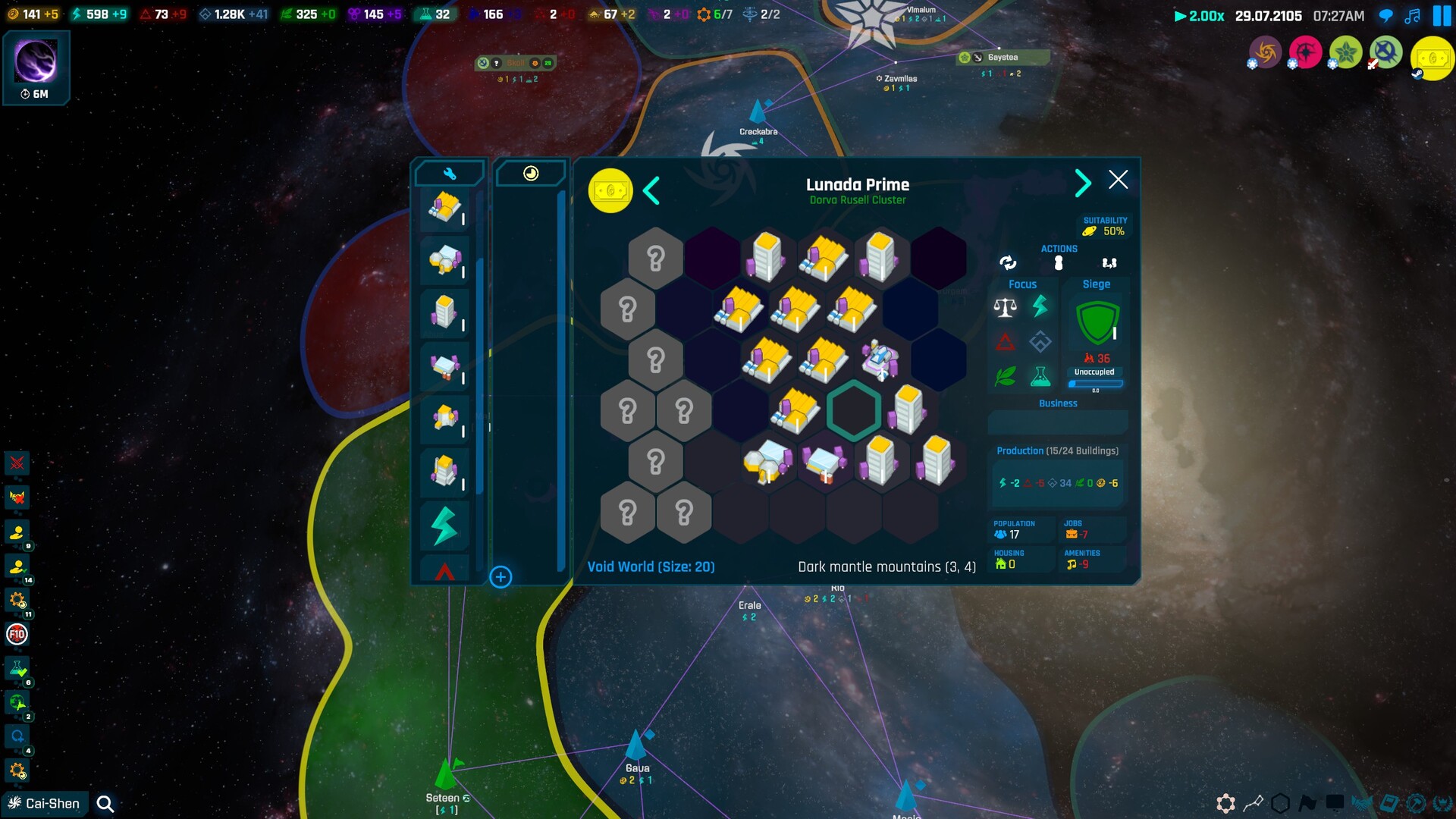Click the F10 icon in the left sidebar
This screenshot has width=1456, height=819.
[17, 633]
